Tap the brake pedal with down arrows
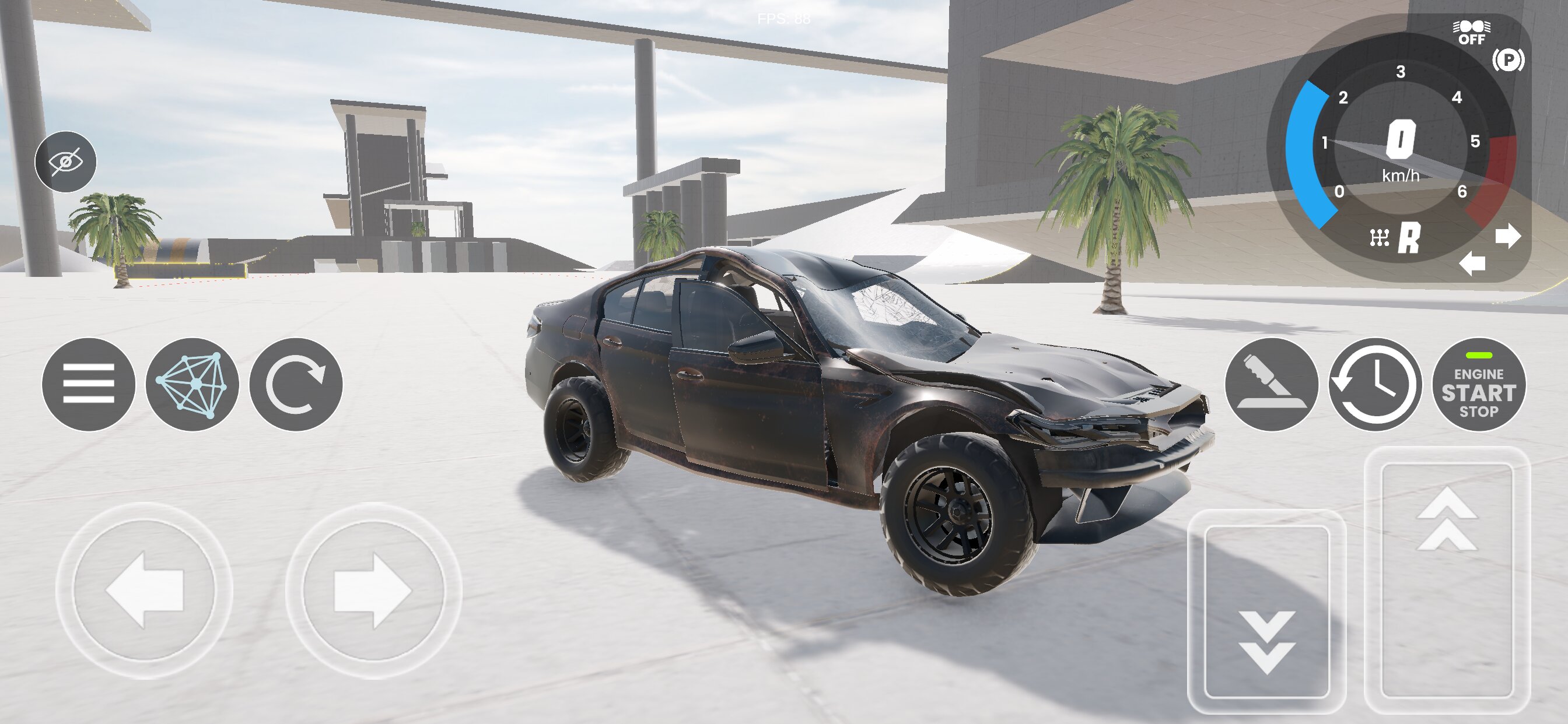 1266,611
